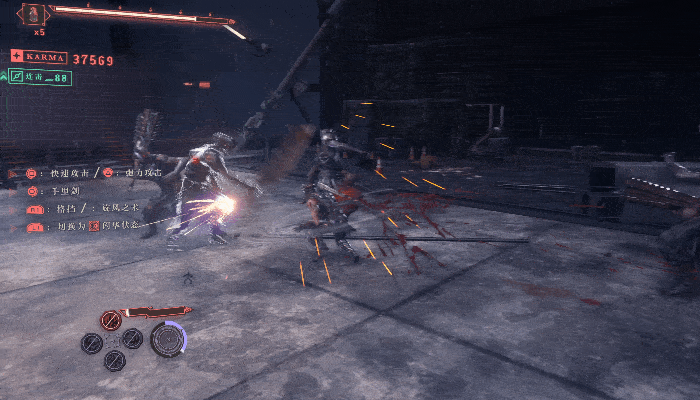Click the large circular gauge with purple arc
The height and width of the screenshot is (400, 700).
point(168,340)
